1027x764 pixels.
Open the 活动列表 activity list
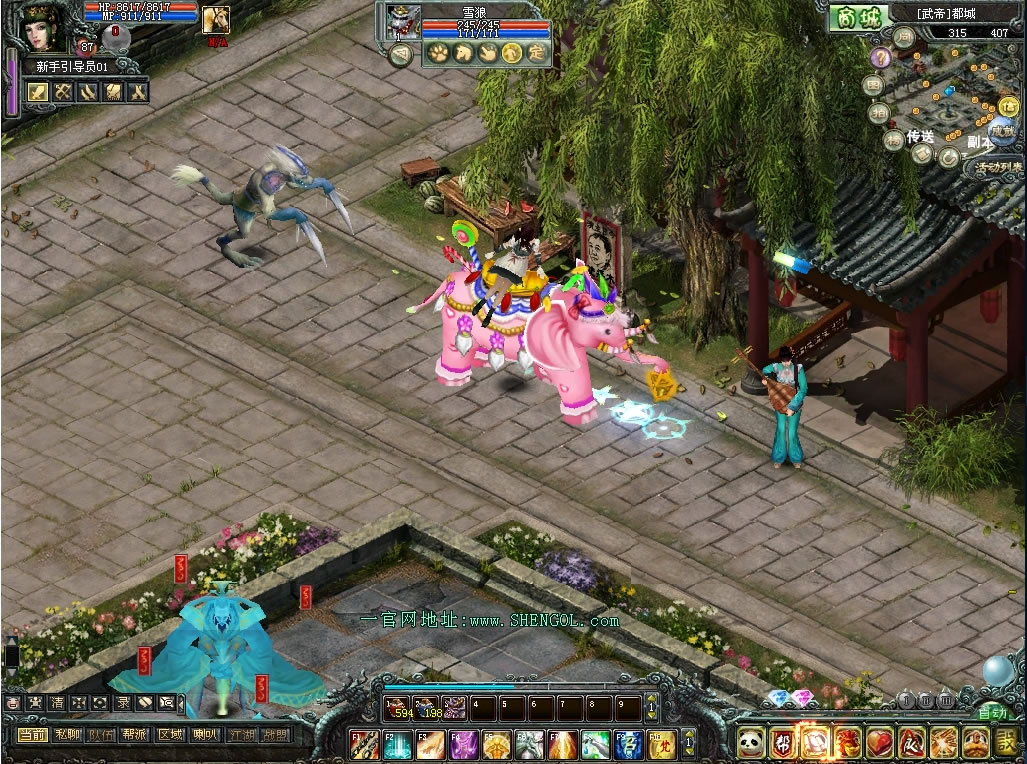pyautogui.click(x=997, y=167)
